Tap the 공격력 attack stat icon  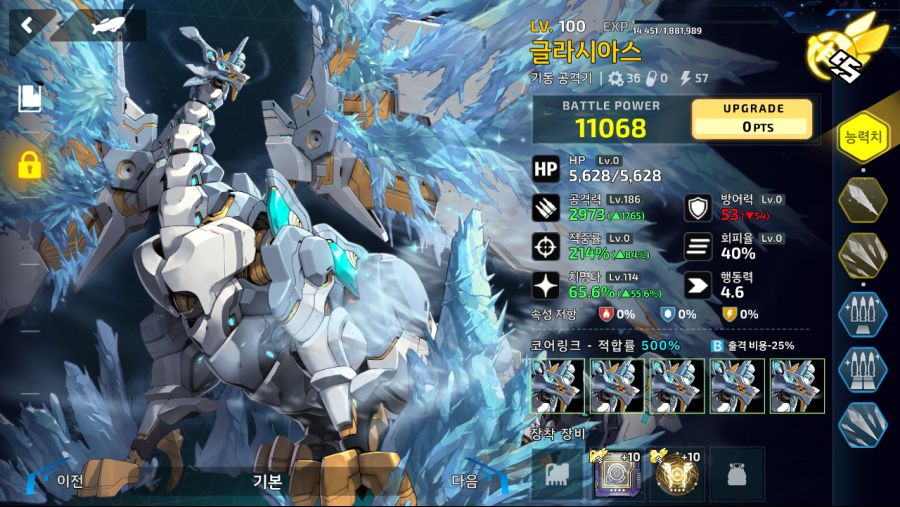(546, 207)
